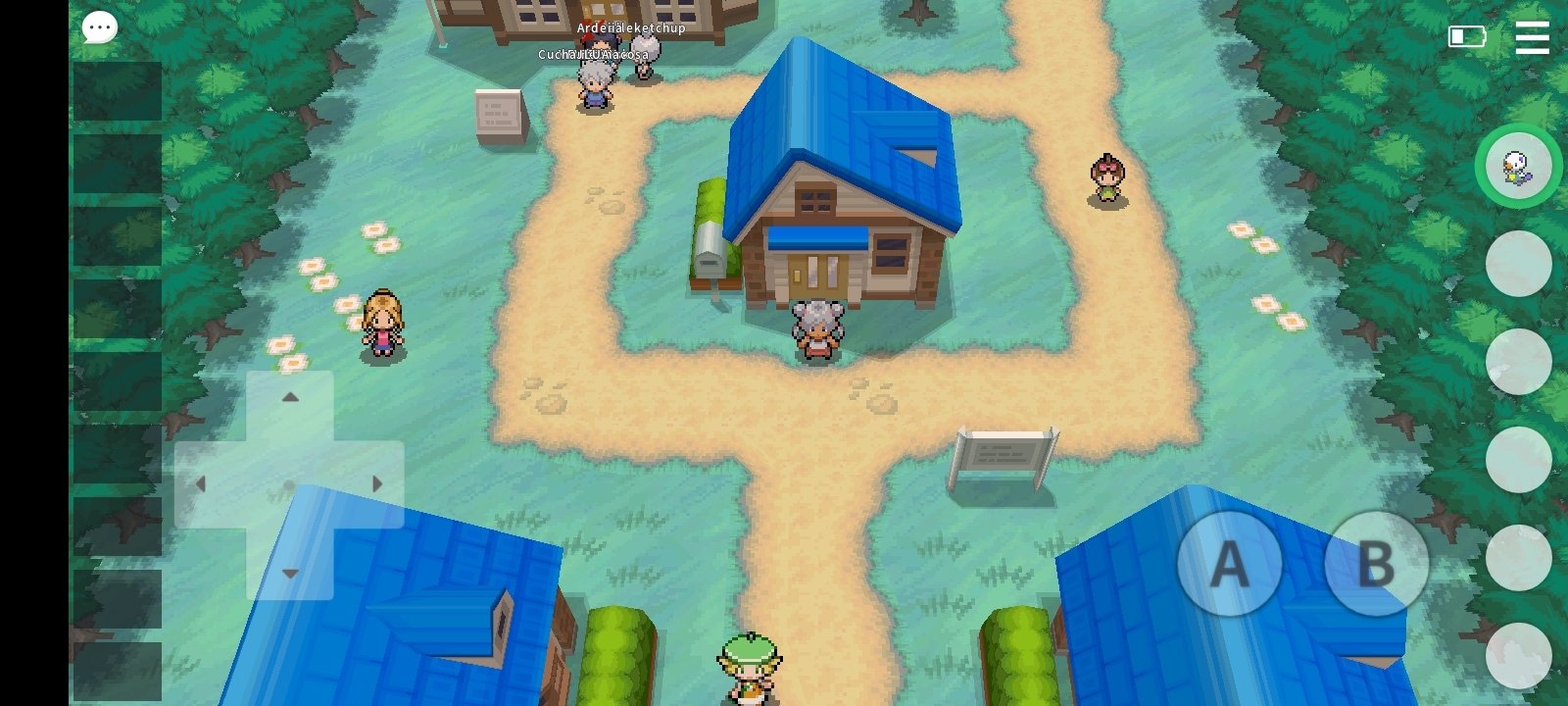Tap the B cancel button
This screenshot has height=706, width=1568.
pos(1376,564)
